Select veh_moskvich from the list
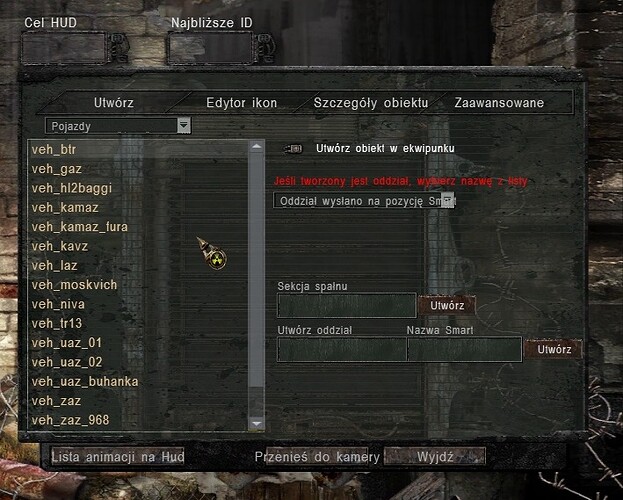Image resolution: width=623 pixels, height=500 pixels. (x=74, y=285)
